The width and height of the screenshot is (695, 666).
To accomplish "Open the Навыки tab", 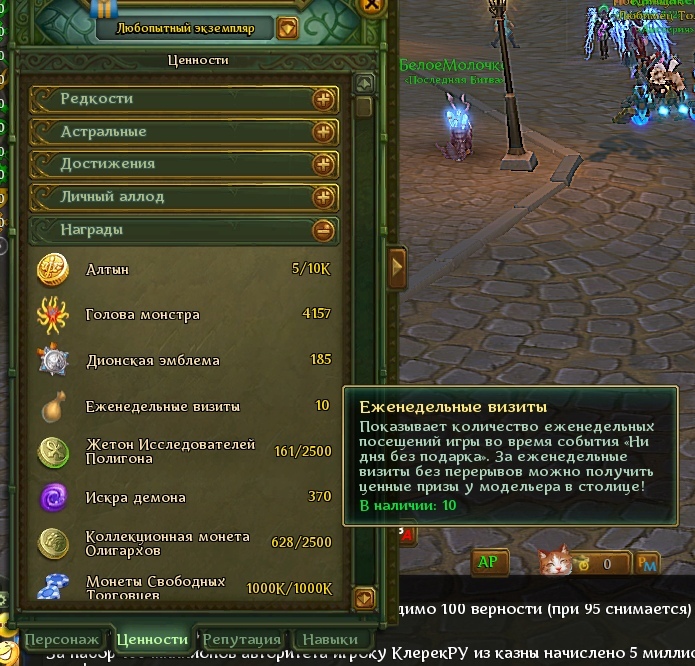I will [331, 640].
